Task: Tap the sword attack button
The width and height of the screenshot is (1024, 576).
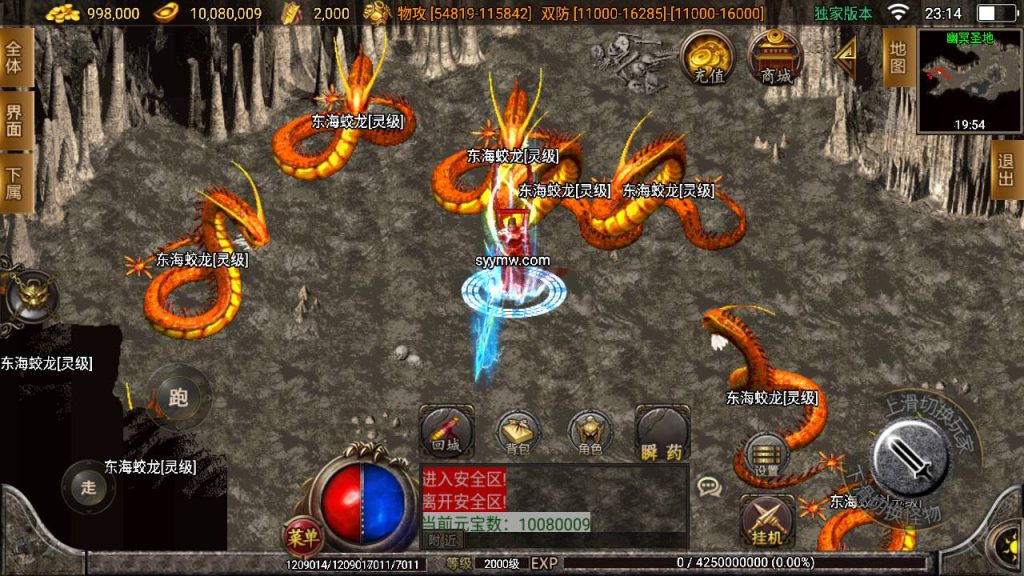Action: tap(909, 458)
